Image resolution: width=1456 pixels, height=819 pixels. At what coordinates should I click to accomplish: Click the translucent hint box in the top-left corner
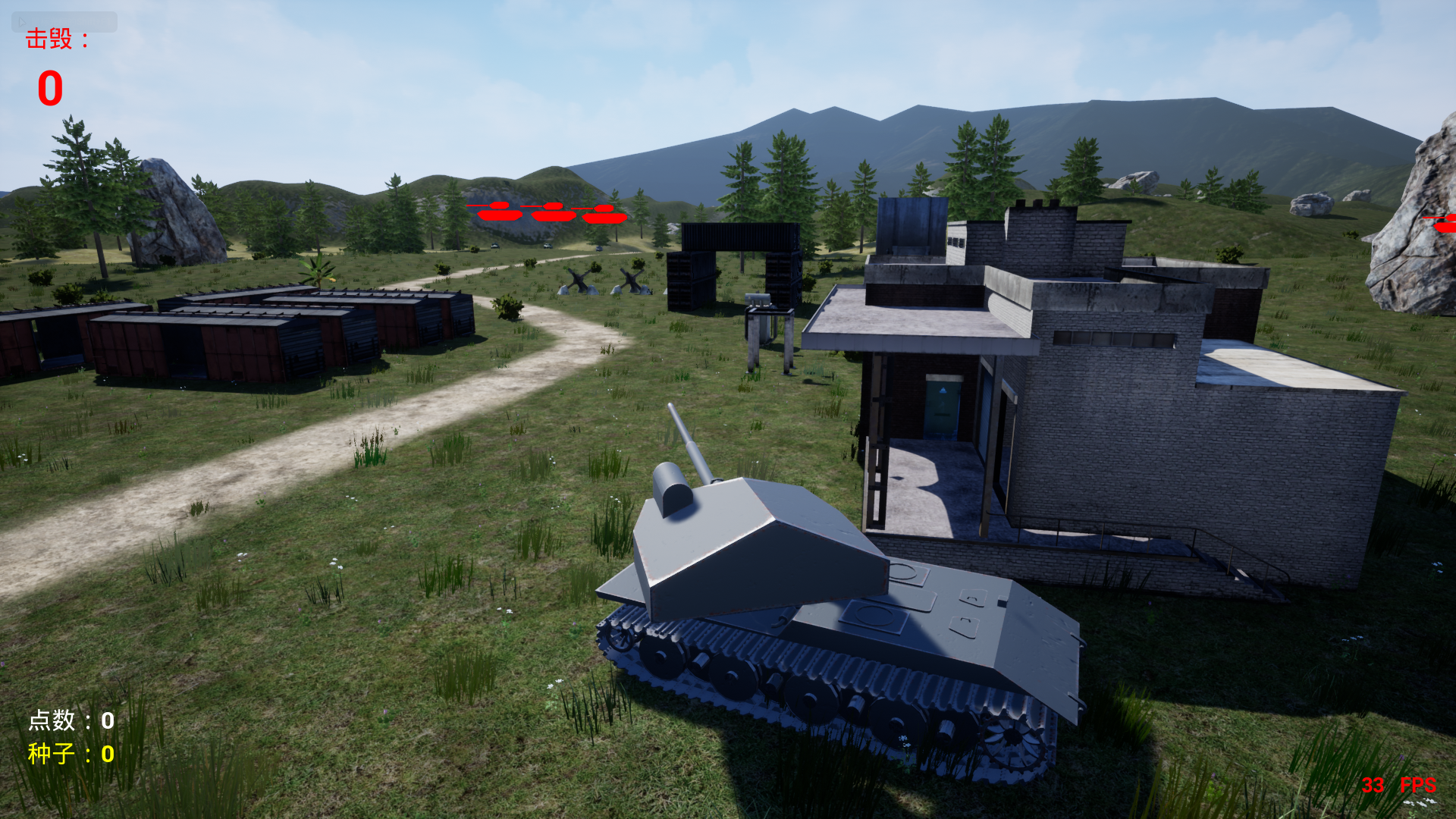64,21
